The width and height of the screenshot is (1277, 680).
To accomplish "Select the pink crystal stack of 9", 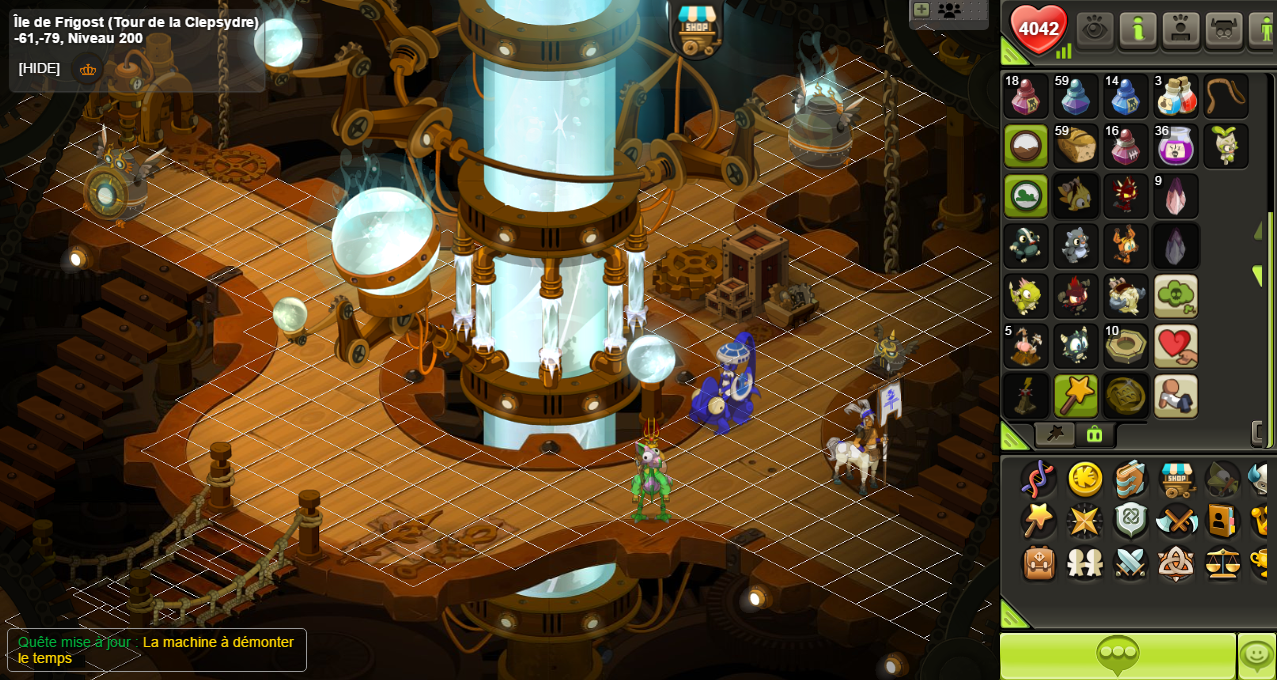I will (1176, 196).
